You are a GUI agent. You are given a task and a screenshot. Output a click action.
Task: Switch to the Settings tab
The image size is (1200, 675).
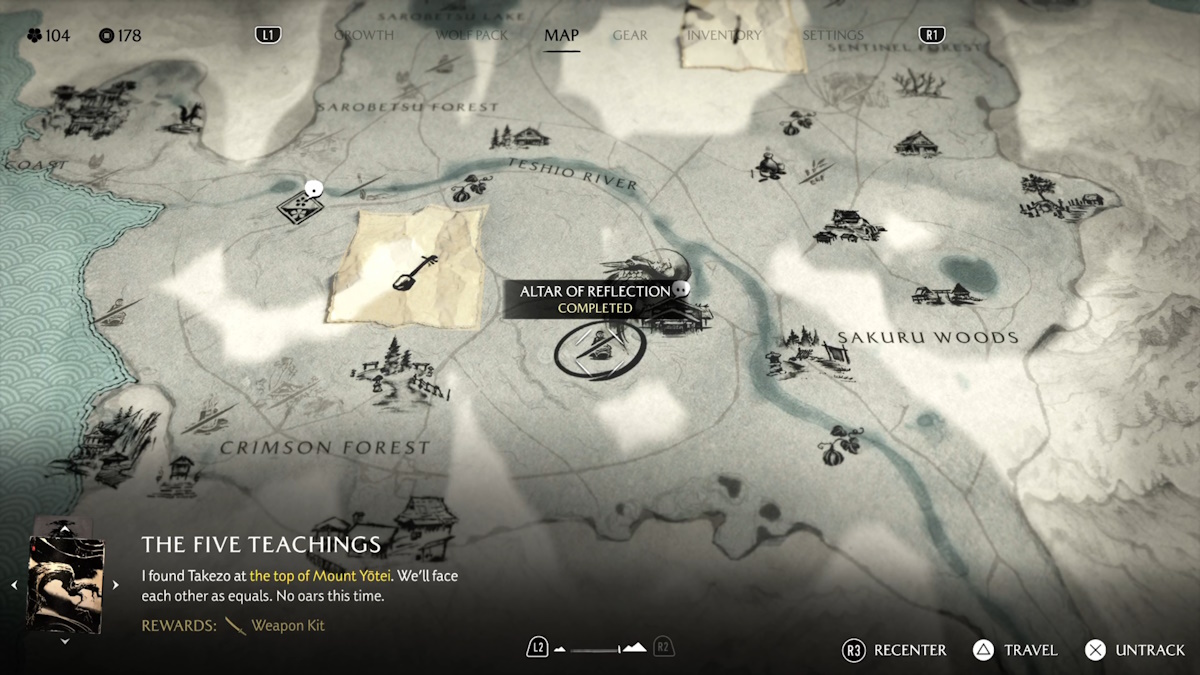tap(833, 35)
